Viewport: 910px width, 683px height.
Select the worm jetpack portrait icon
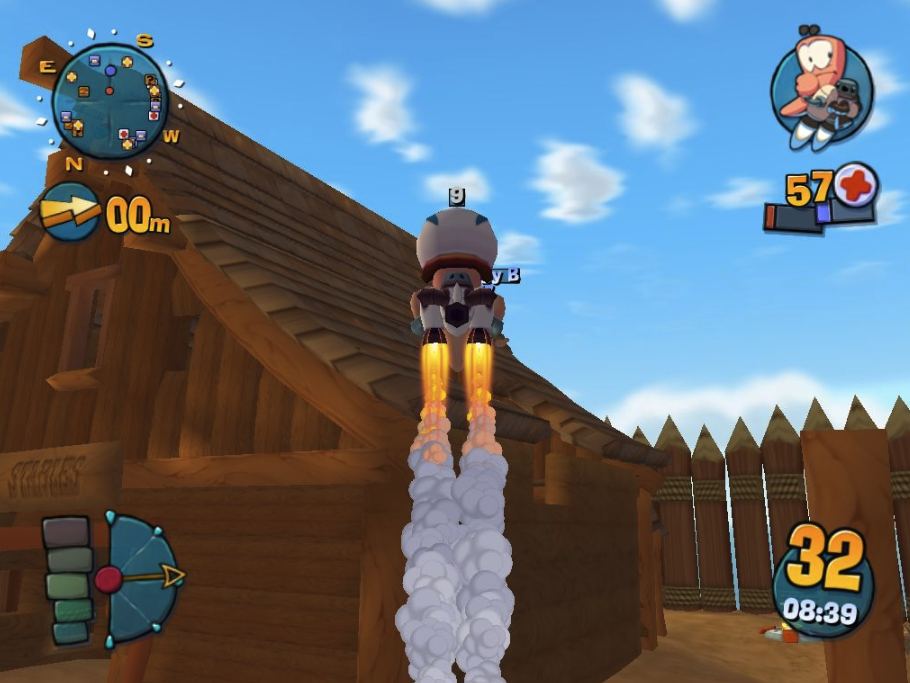click(822, 86)
